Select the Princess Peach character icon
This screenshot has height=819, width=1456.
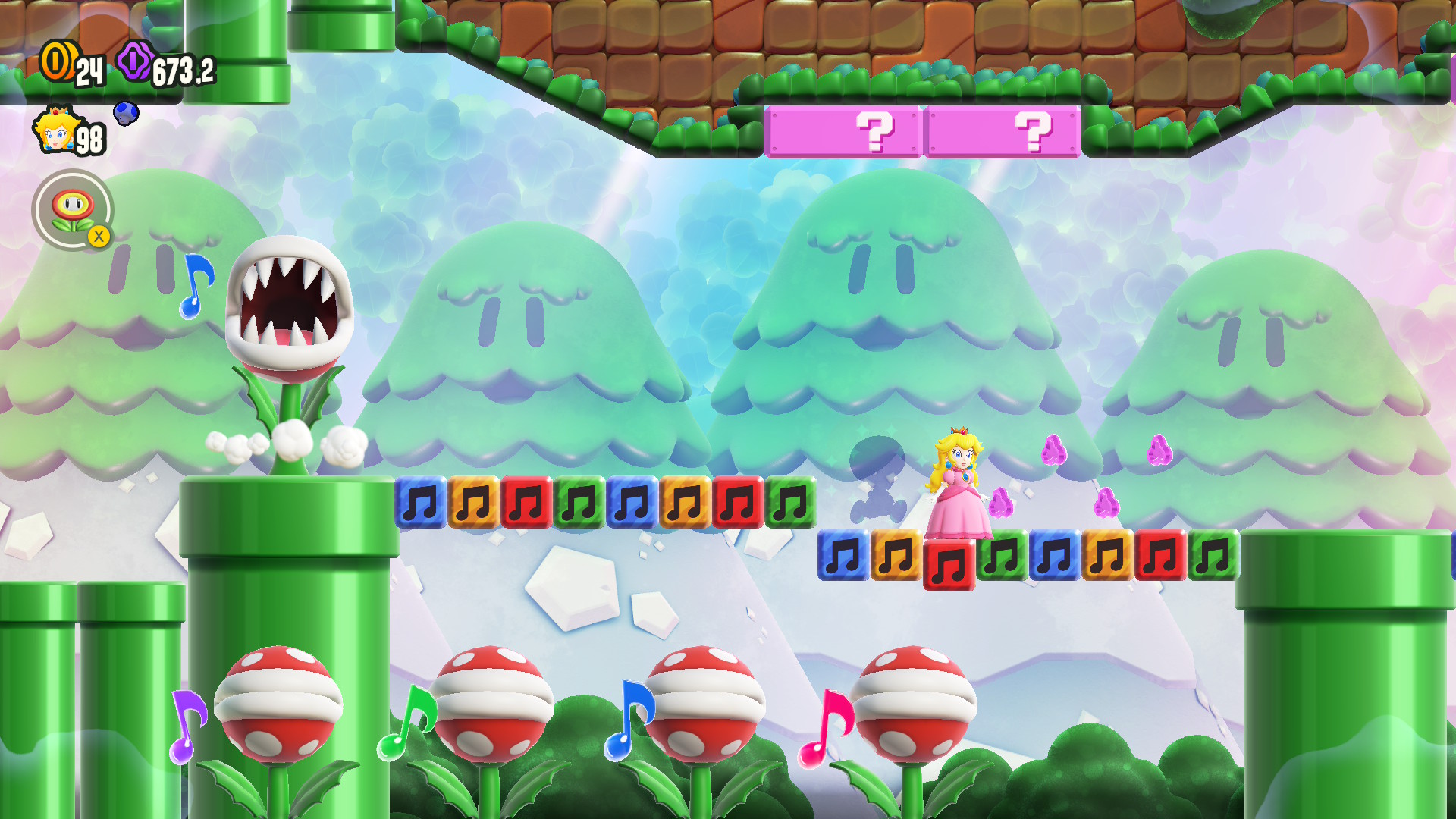pyautogui.click(x=55, y=130)
